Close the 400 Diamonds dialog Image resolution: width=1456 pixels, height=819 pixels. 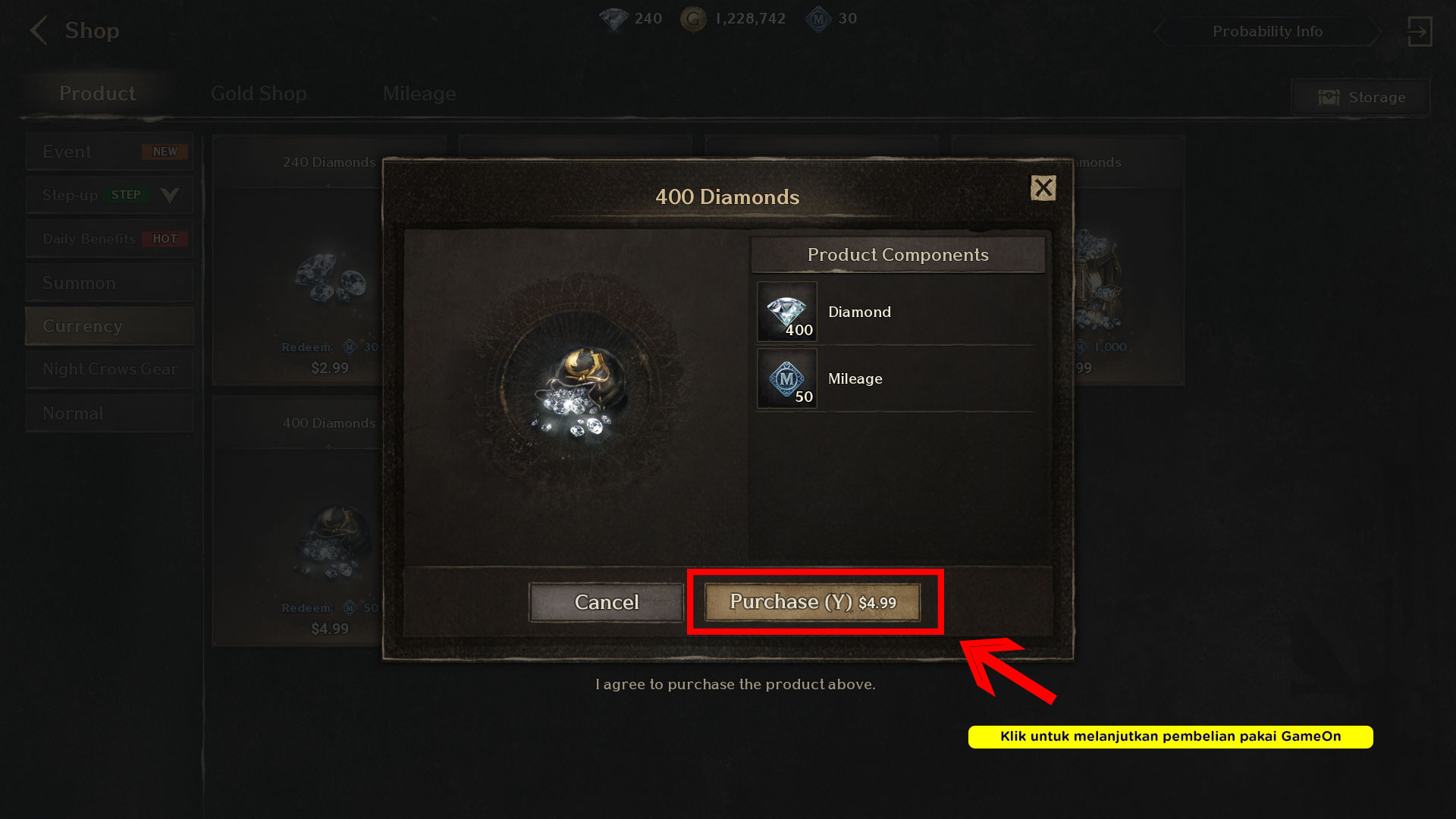1043,188
